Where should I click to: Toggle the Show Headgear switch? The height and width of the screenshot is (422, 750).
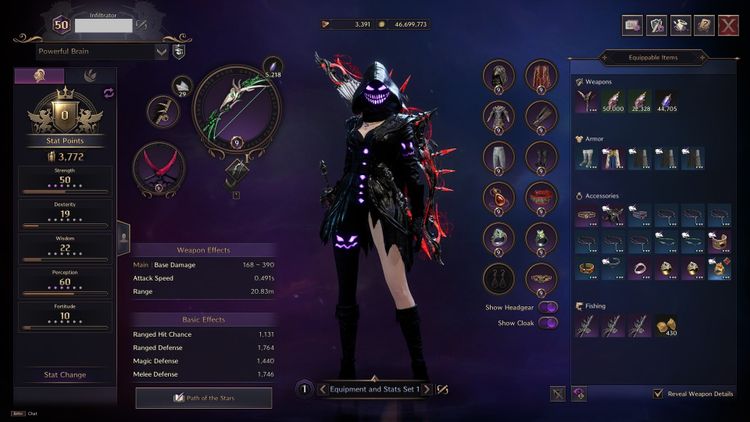[x=548, y=307]
